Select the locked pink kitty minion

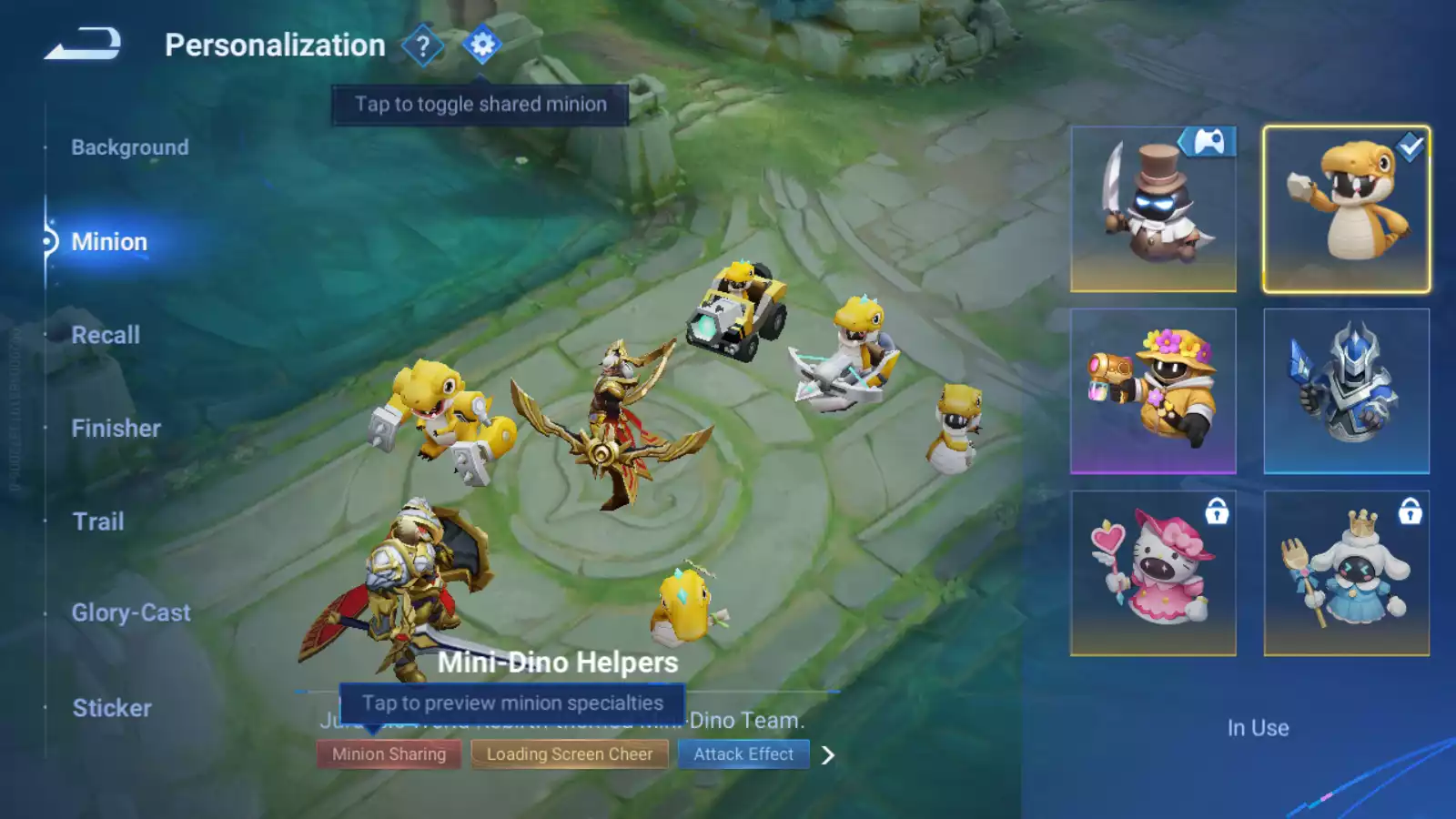click(1153, 573)
